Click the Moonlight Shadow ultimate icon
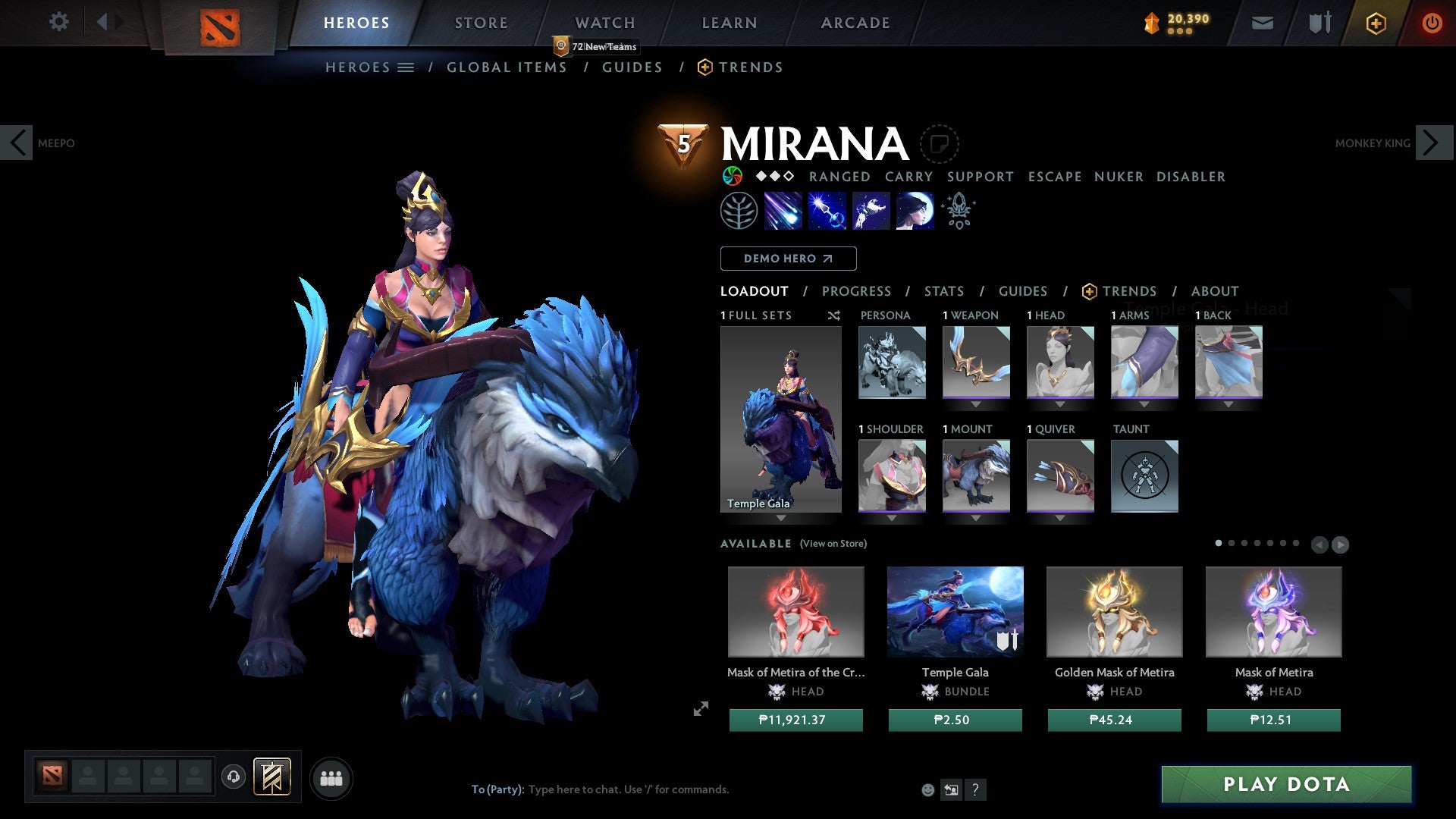Viewport: 1456px width, 819px height. point(914,211)
